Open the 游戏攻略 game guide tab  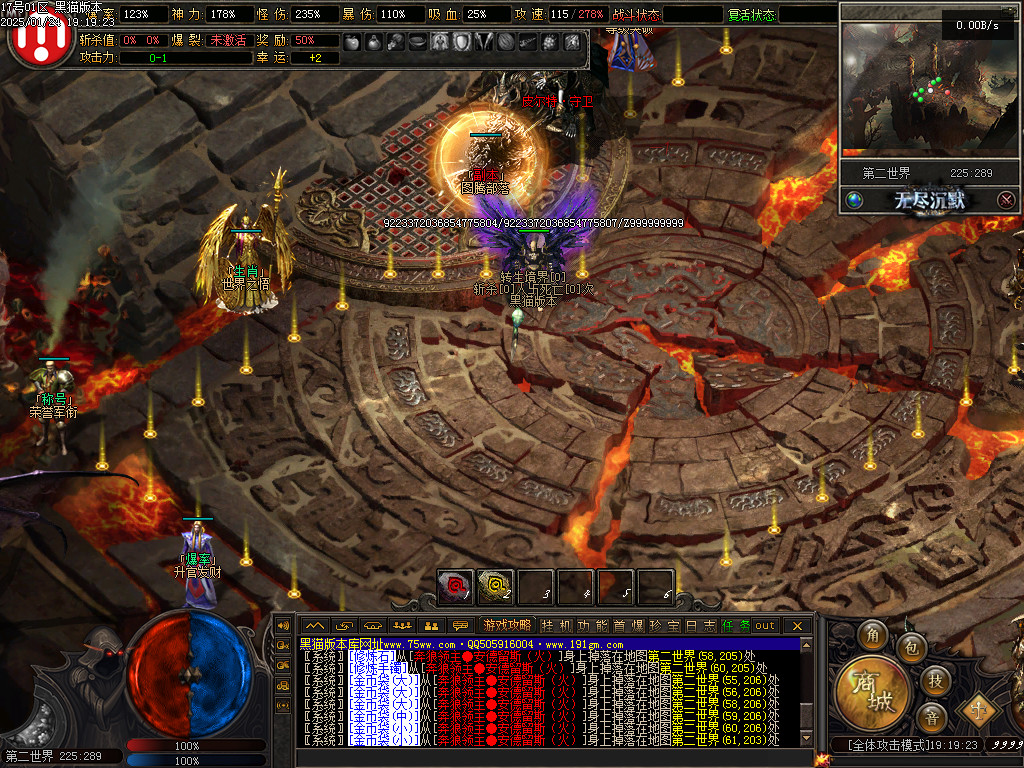pyautogui.click(x=507, y=625)
